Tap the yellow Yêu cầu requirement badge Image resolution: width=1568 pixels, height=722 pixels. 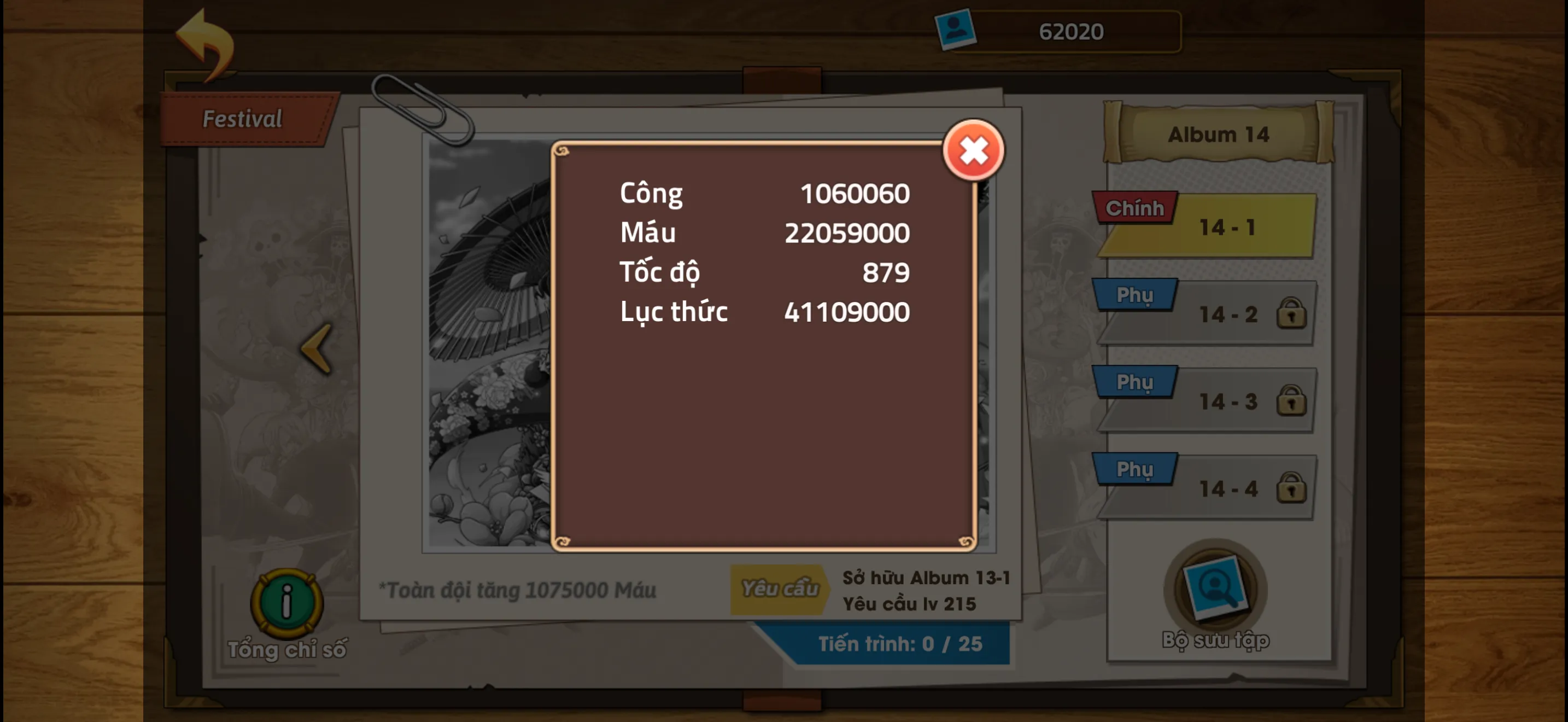(x=781, y=588)
